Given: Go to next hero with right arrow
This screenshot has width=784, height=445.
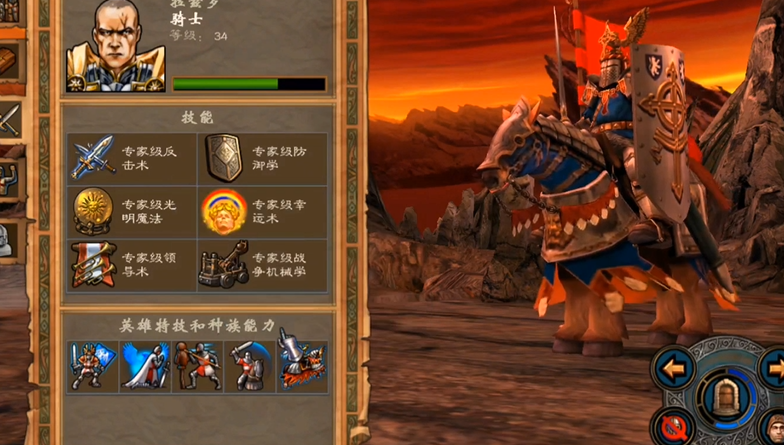Looking at the screenshot, I should pos(772,367).
